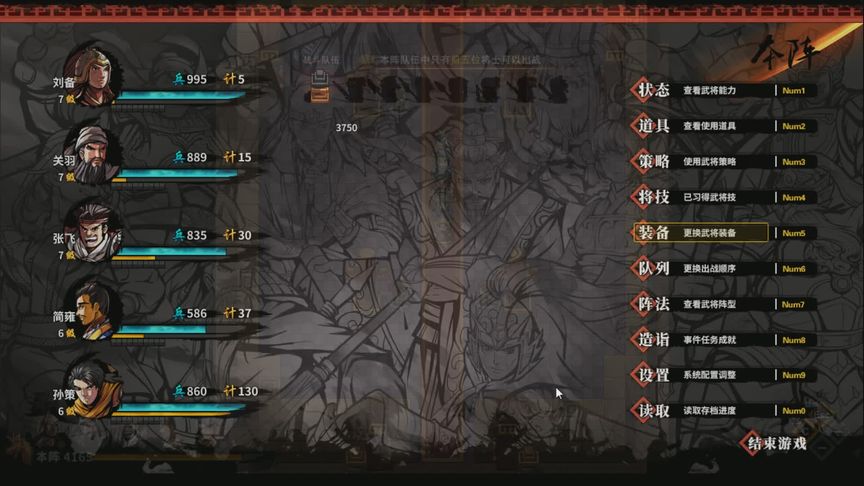Select the 读取 load save entry
The width and height of the screenshot is (864, 486).
tap(655, 411)
